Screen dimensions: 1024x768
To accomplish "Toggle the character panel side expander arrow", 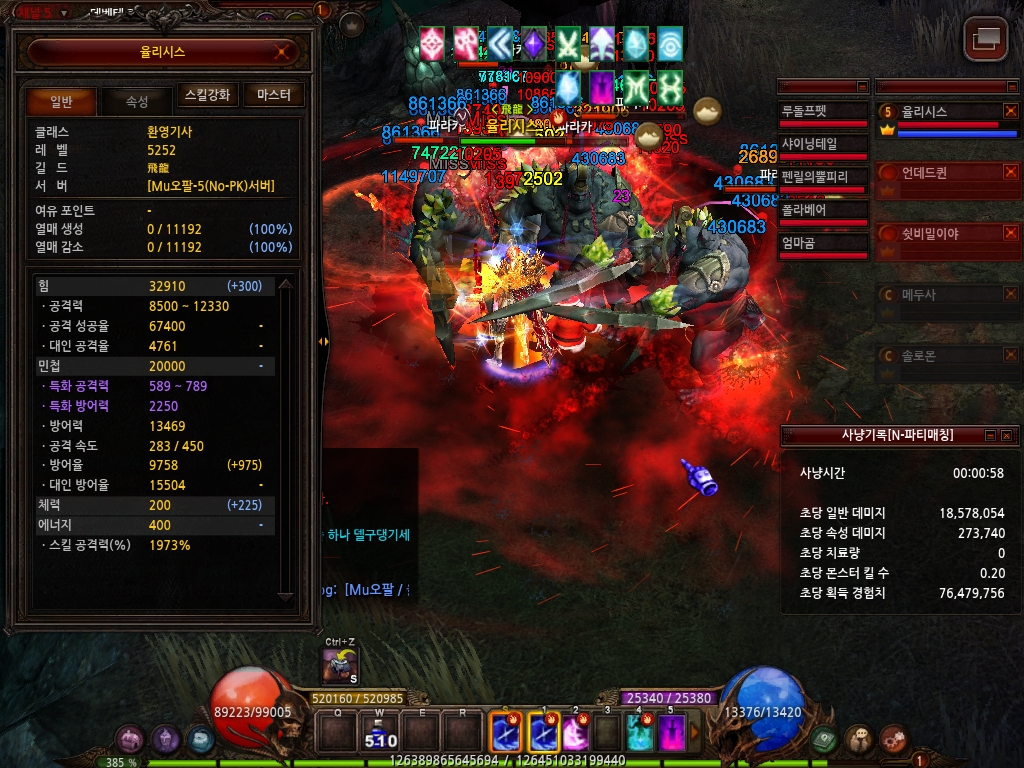I will point(323,341).
